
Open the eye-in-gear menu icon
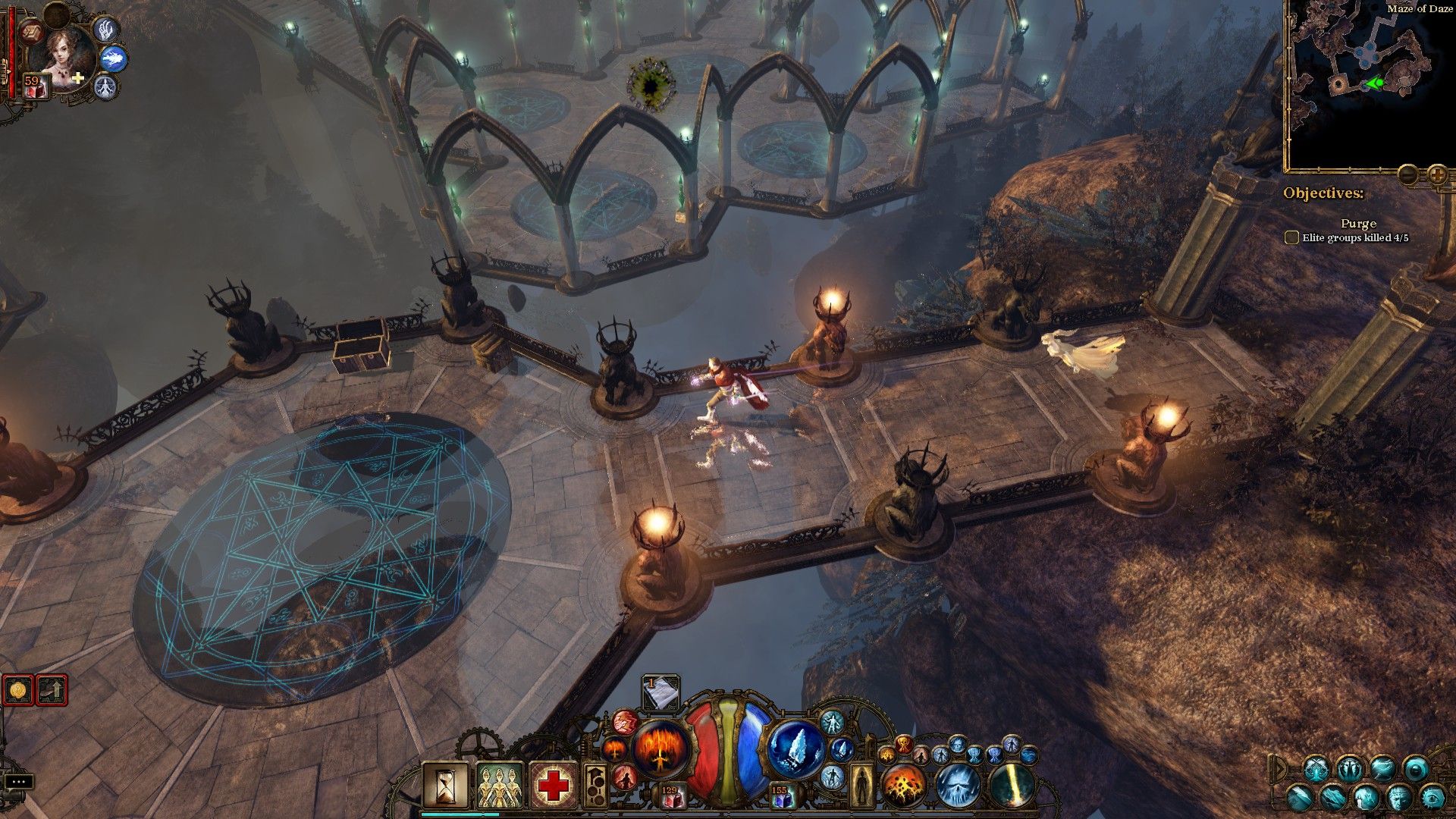point(1432,797)
